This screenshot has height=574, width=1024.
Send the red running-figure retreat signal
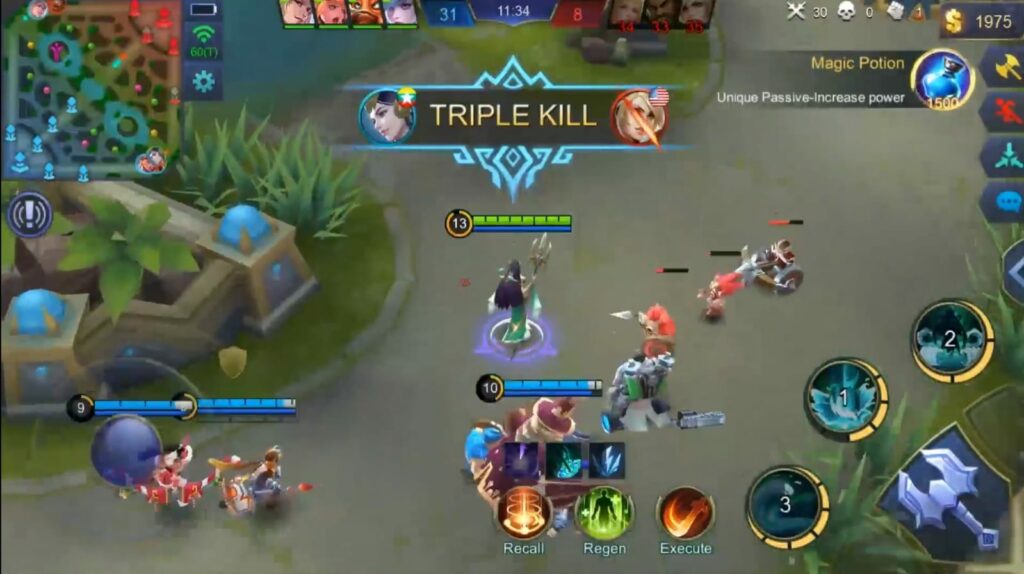click(1001, 112)
